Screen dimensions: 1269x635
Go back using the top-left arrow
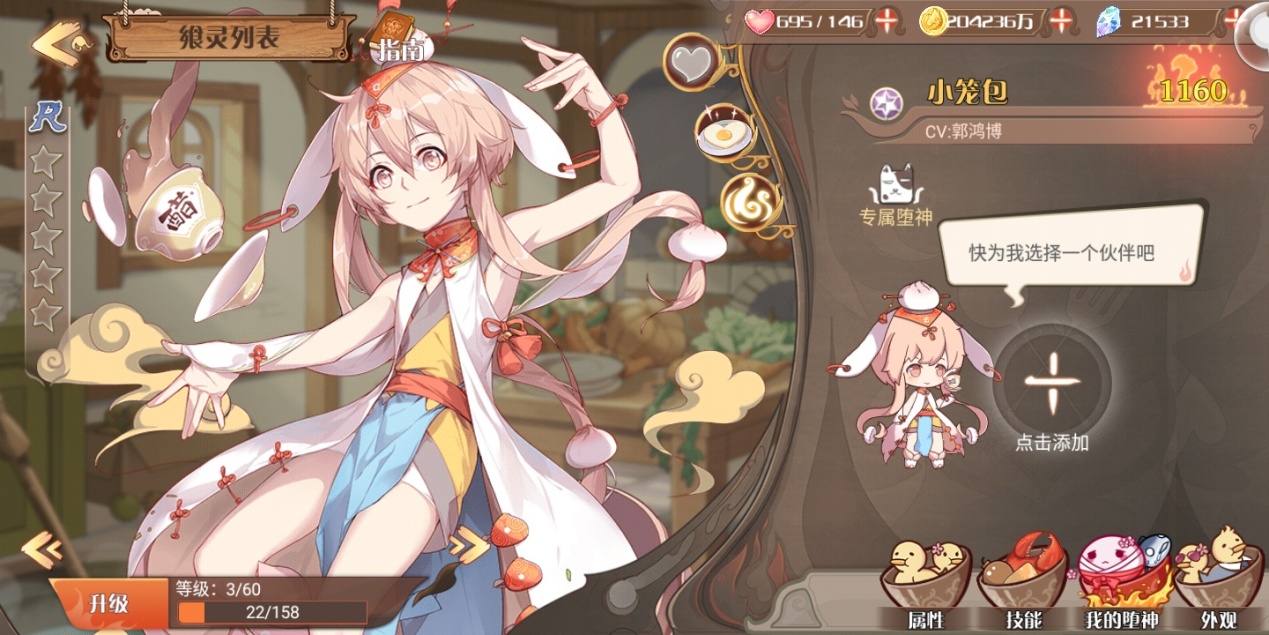pyautogui.click(x=55, y=43)
